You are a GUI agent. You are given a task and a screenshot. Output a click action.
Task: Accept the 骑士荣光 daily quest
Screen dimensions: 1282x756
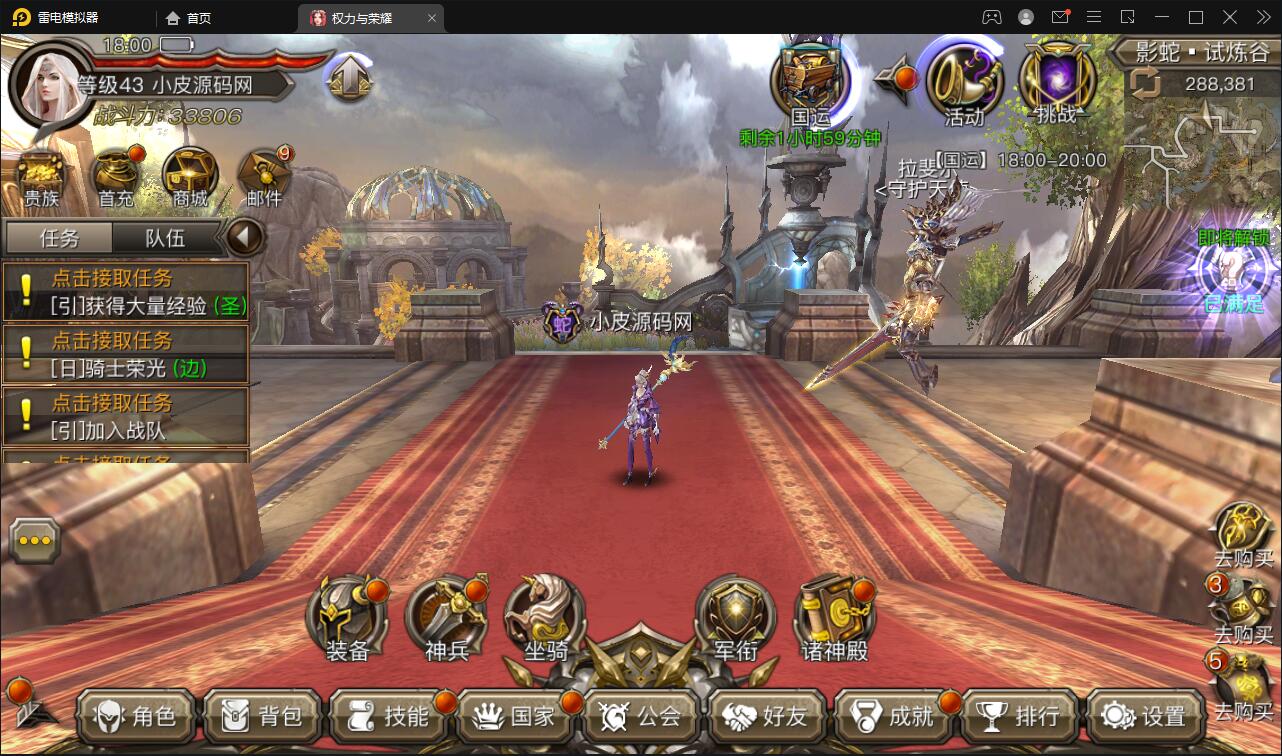[126, 354]
